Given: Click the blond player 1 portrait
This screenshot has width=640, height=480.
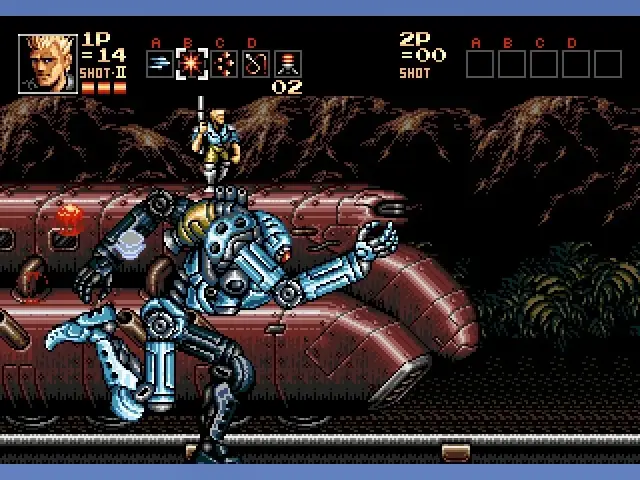Looking at the screenshot, I should tap(47, 63).
